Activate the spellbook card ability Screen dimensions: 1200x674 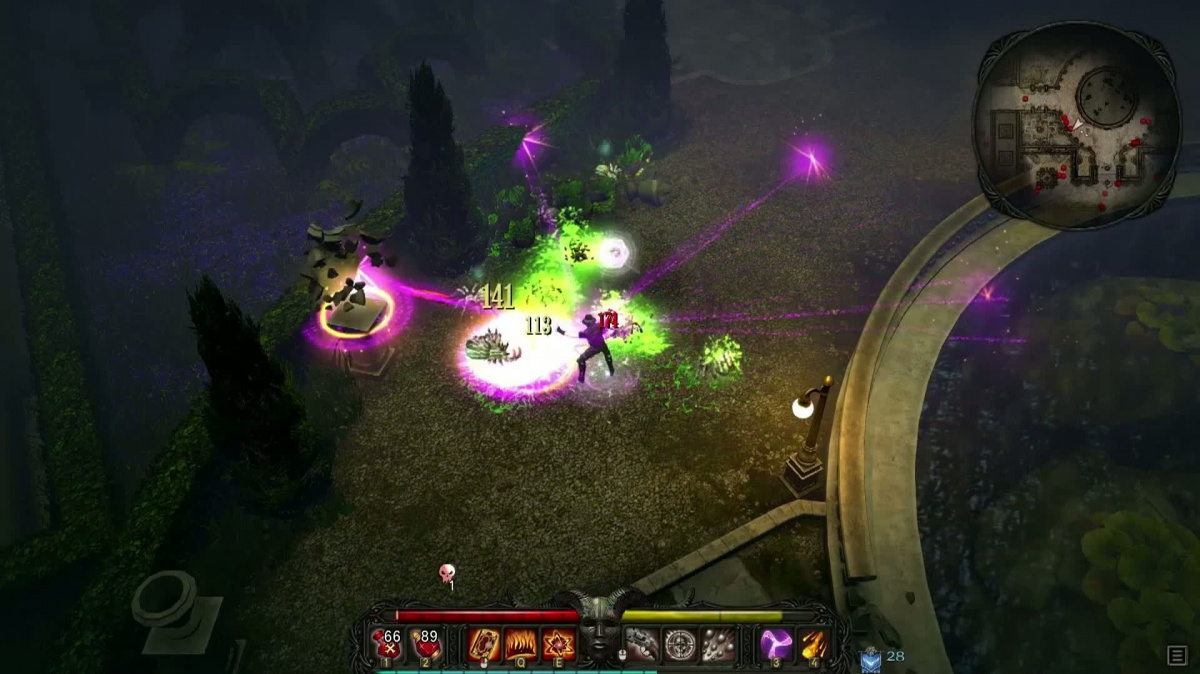click(x=483, y=644)
